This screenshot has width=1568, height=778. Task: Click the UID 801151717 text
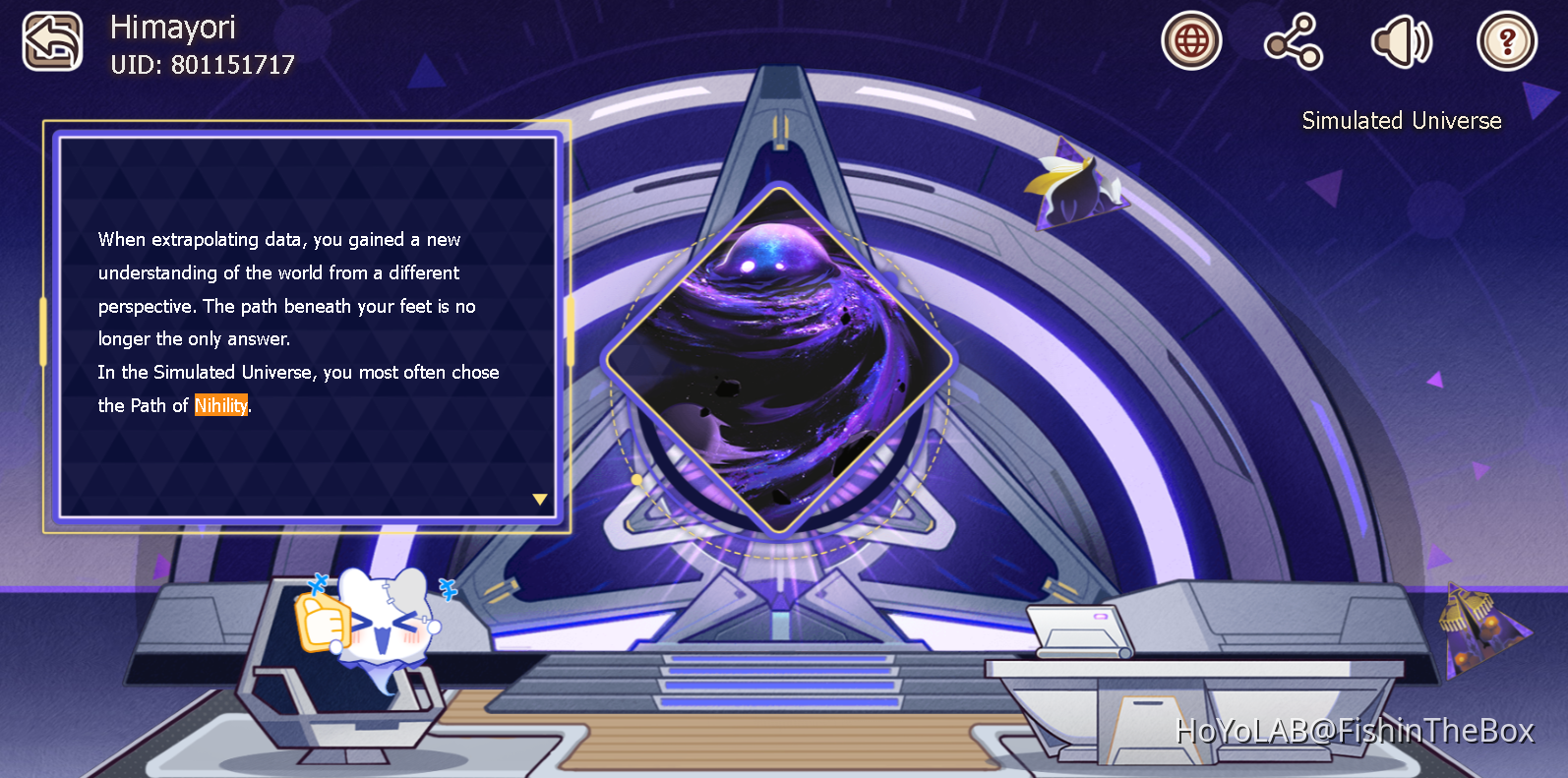pyautogui.click(x=203, y=65)
